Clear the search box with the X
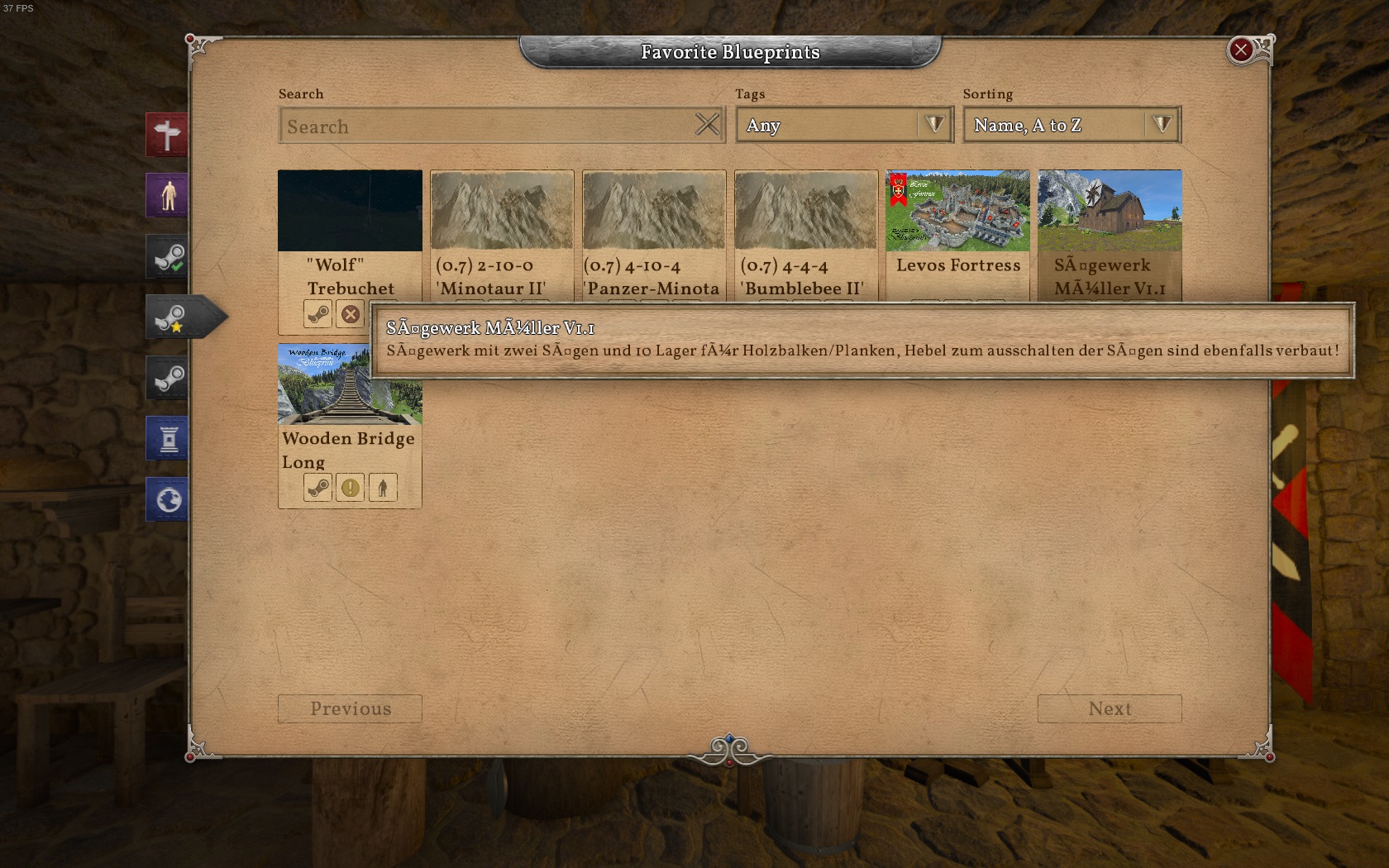Viewport: 1389px width, 868px height. [x=707, y=125]
